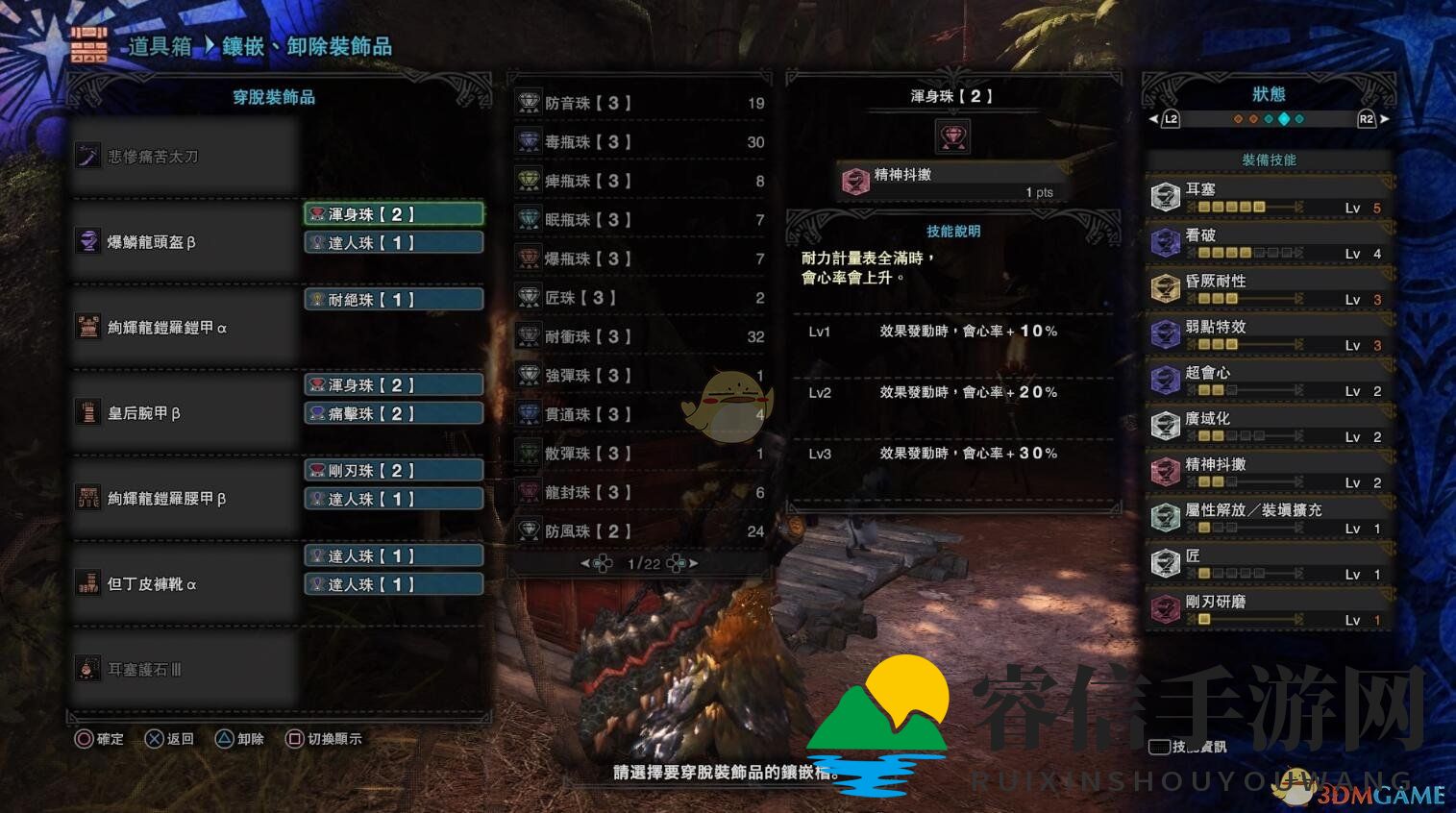
Task: Select the highlighted teal diamond page indicator
Action: (x=1284, y=119)
